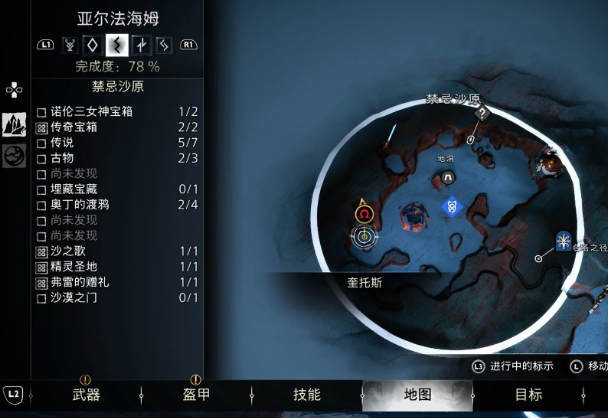Go to the 技能 (Skills) tab
The image size is (608, 418).
coord(306,395)
